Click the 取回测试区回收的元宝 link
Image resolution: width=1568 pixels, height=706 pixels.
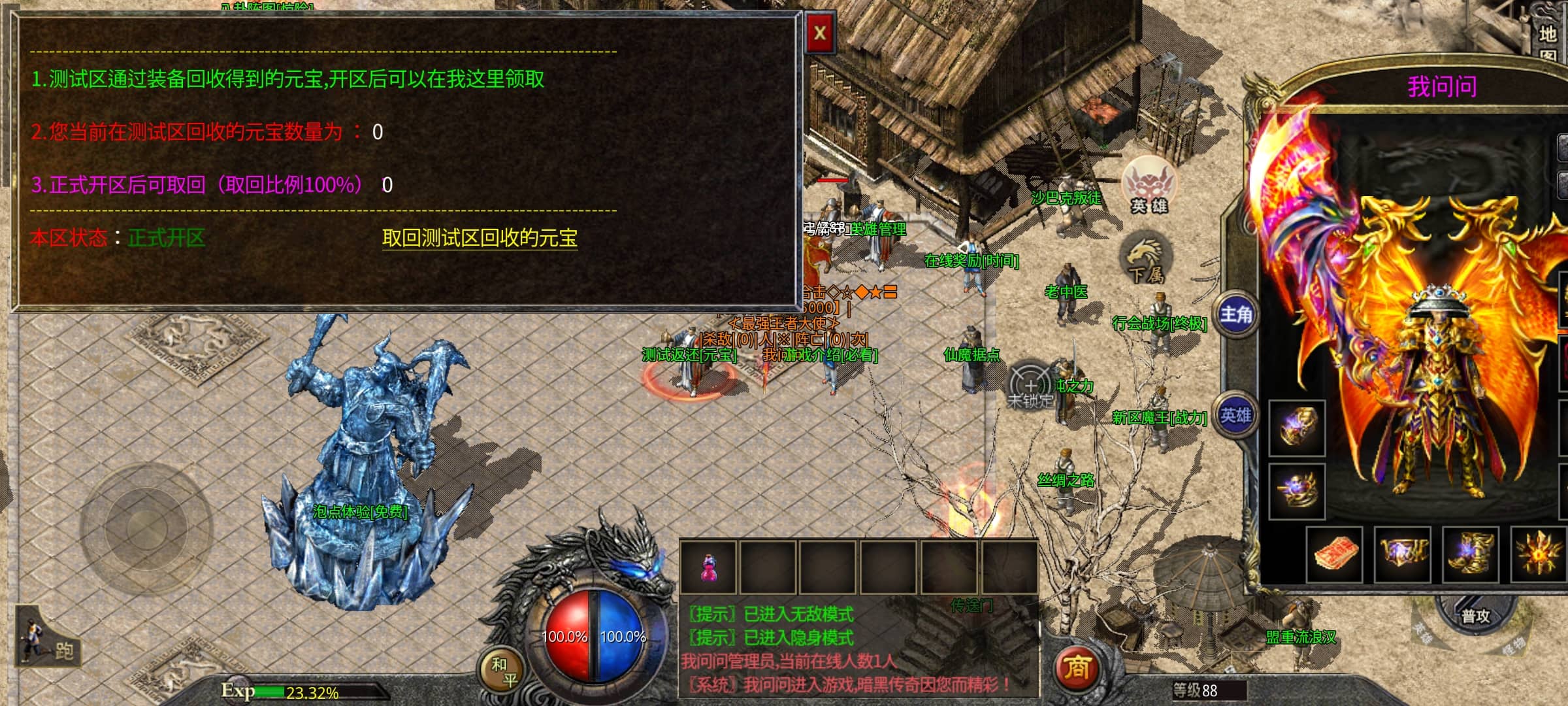(x=480, y=238)
